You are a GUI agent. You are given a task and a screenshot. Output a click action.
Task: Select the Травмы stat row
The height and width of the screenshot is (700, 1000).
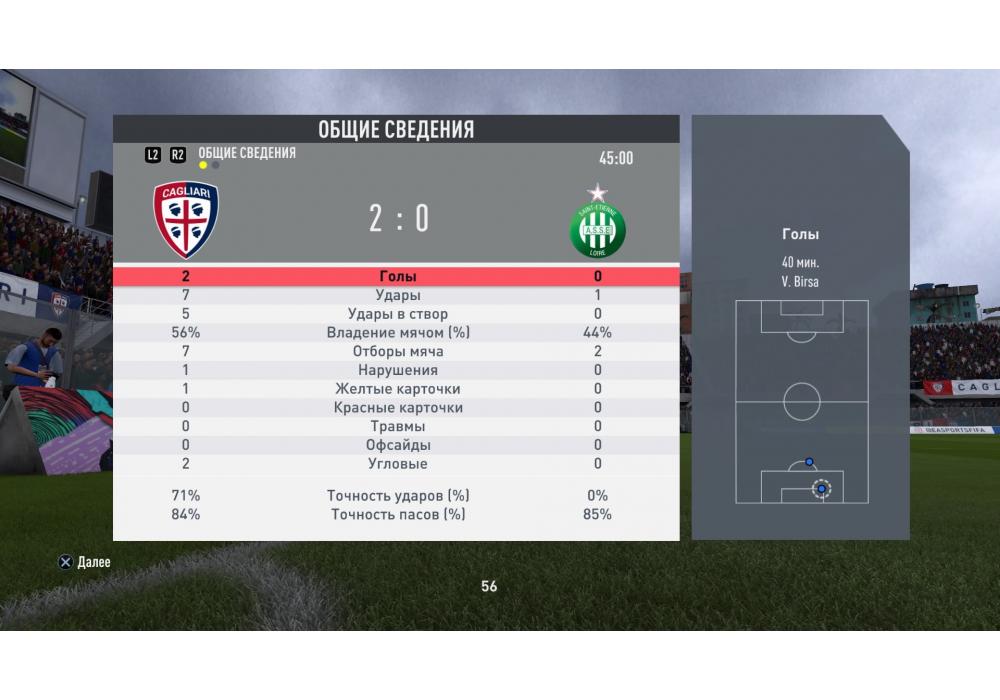[x=397, y=427]
